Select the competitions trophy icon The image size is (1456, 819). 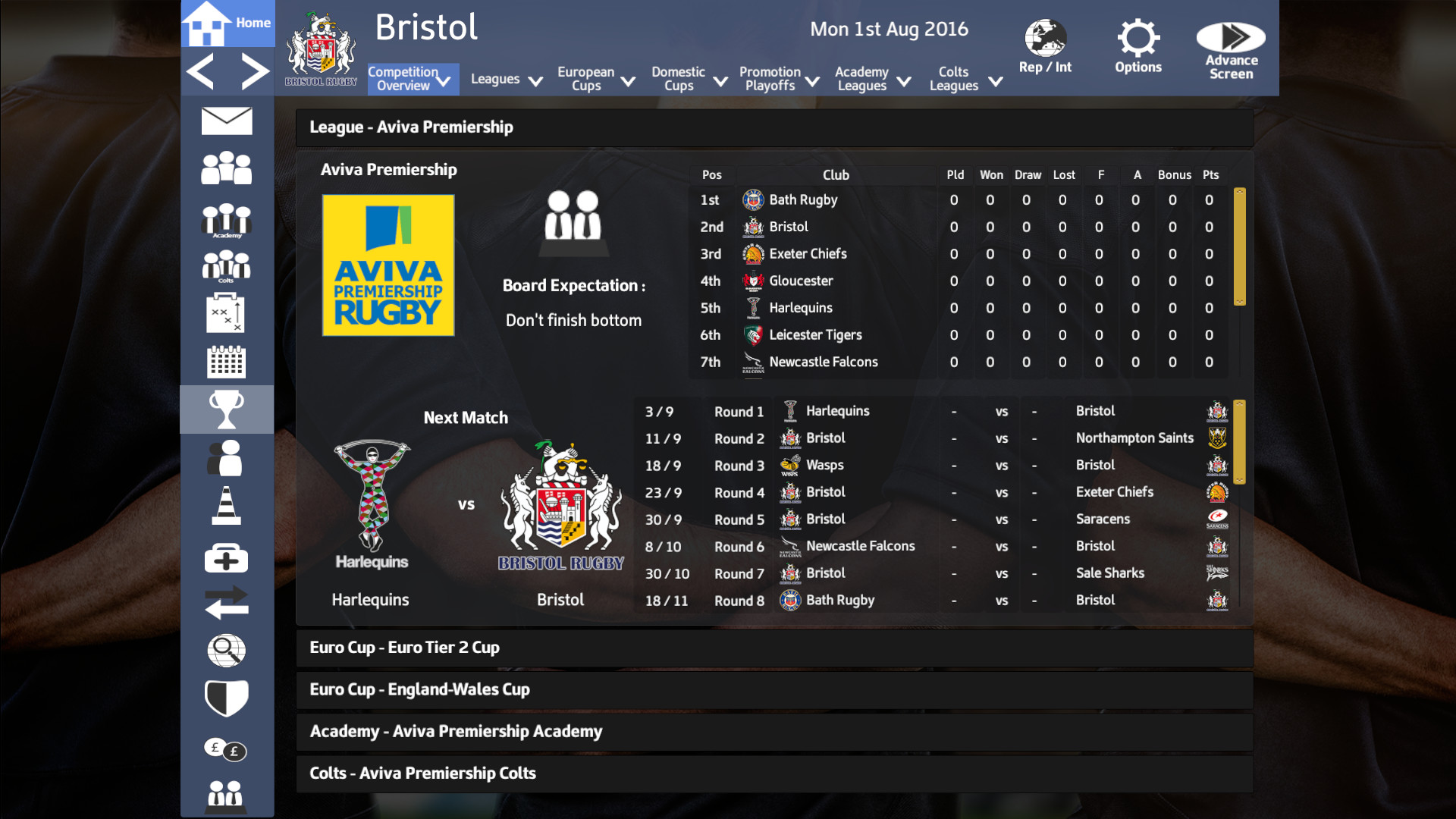[226, 409]
